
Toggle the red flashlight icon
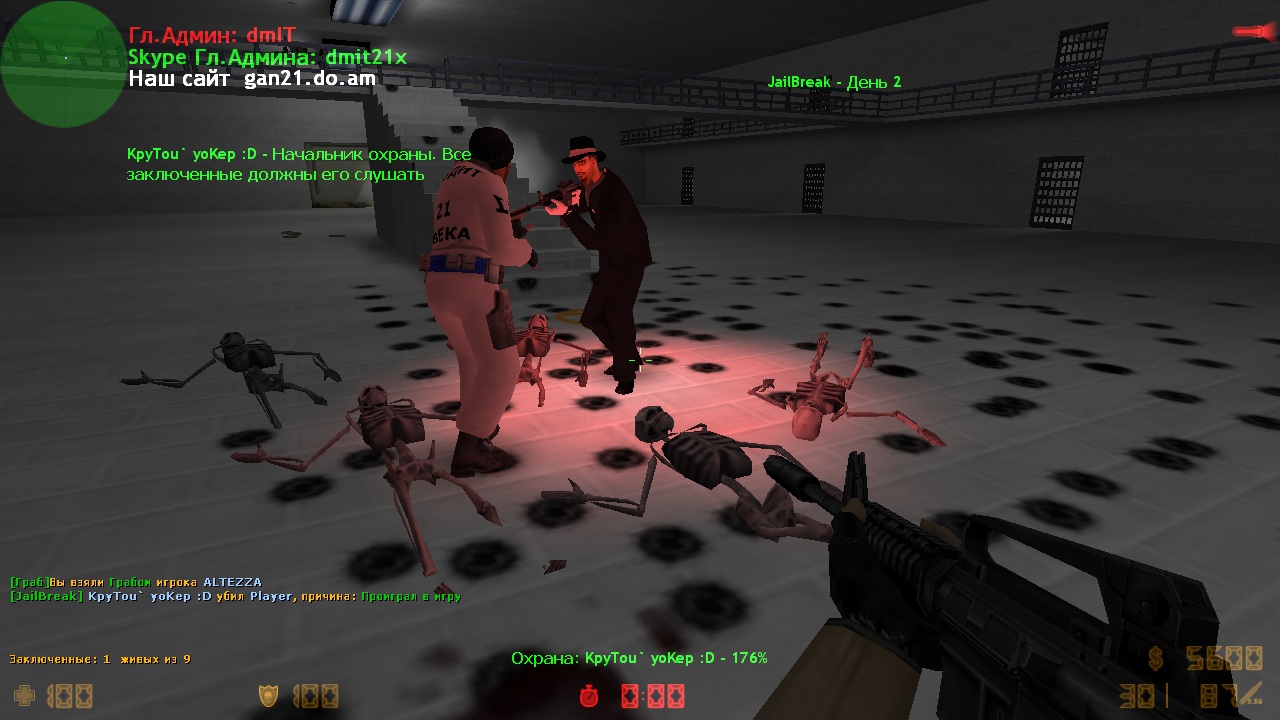1254,33
